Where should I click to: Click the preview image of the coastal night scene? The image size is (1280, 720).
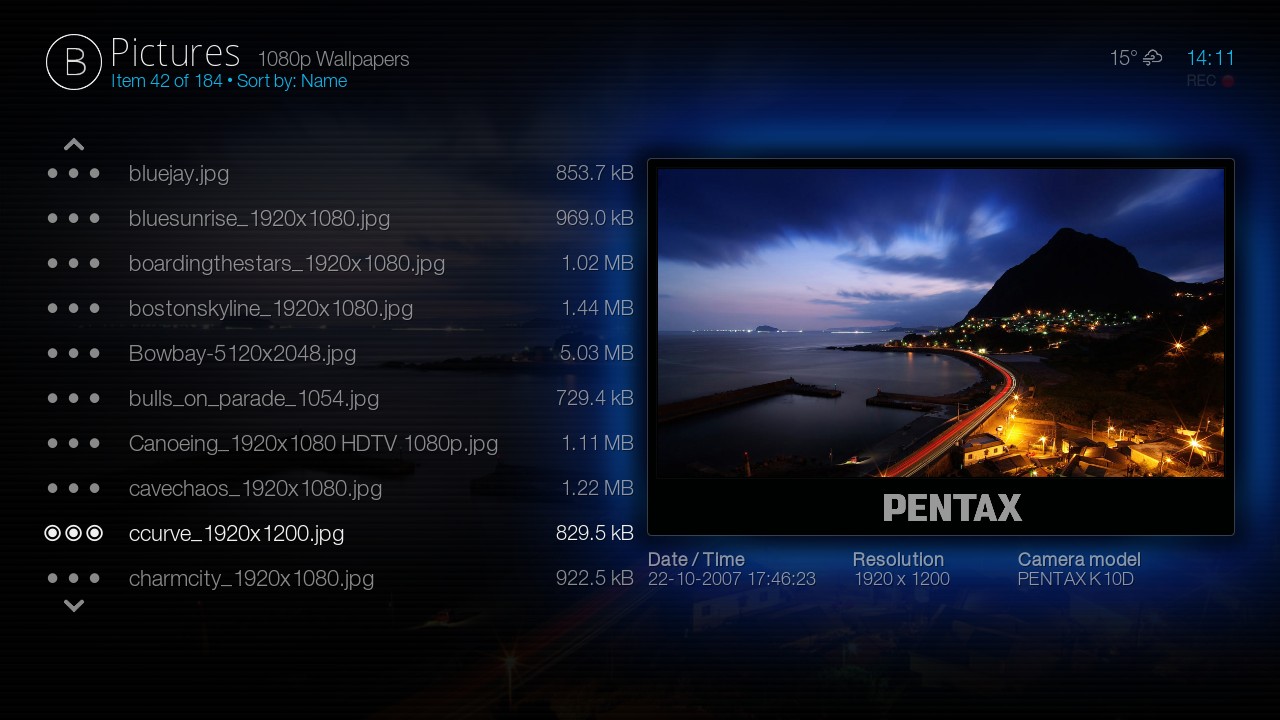click(x=940, y=322)
